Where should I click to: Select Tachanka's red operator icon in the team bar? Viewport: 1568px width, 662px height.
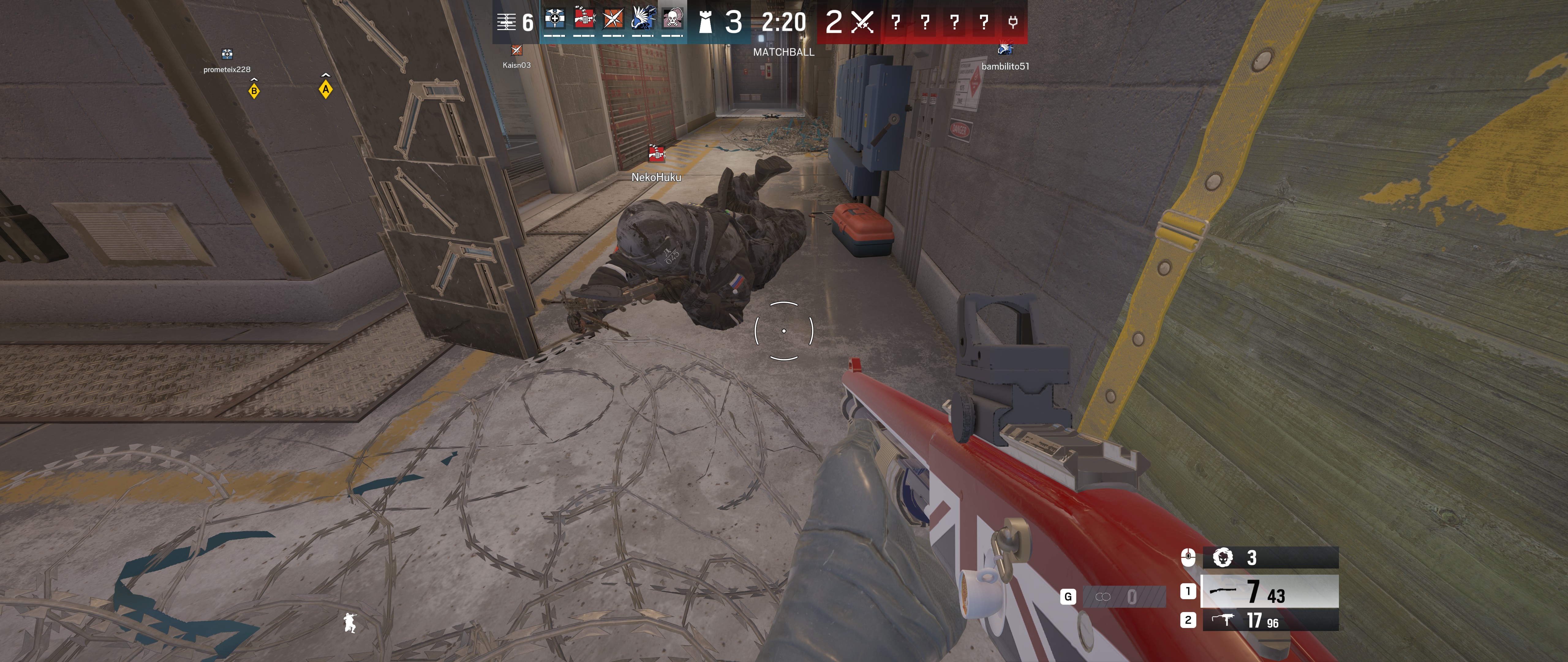tap(584, 20)
